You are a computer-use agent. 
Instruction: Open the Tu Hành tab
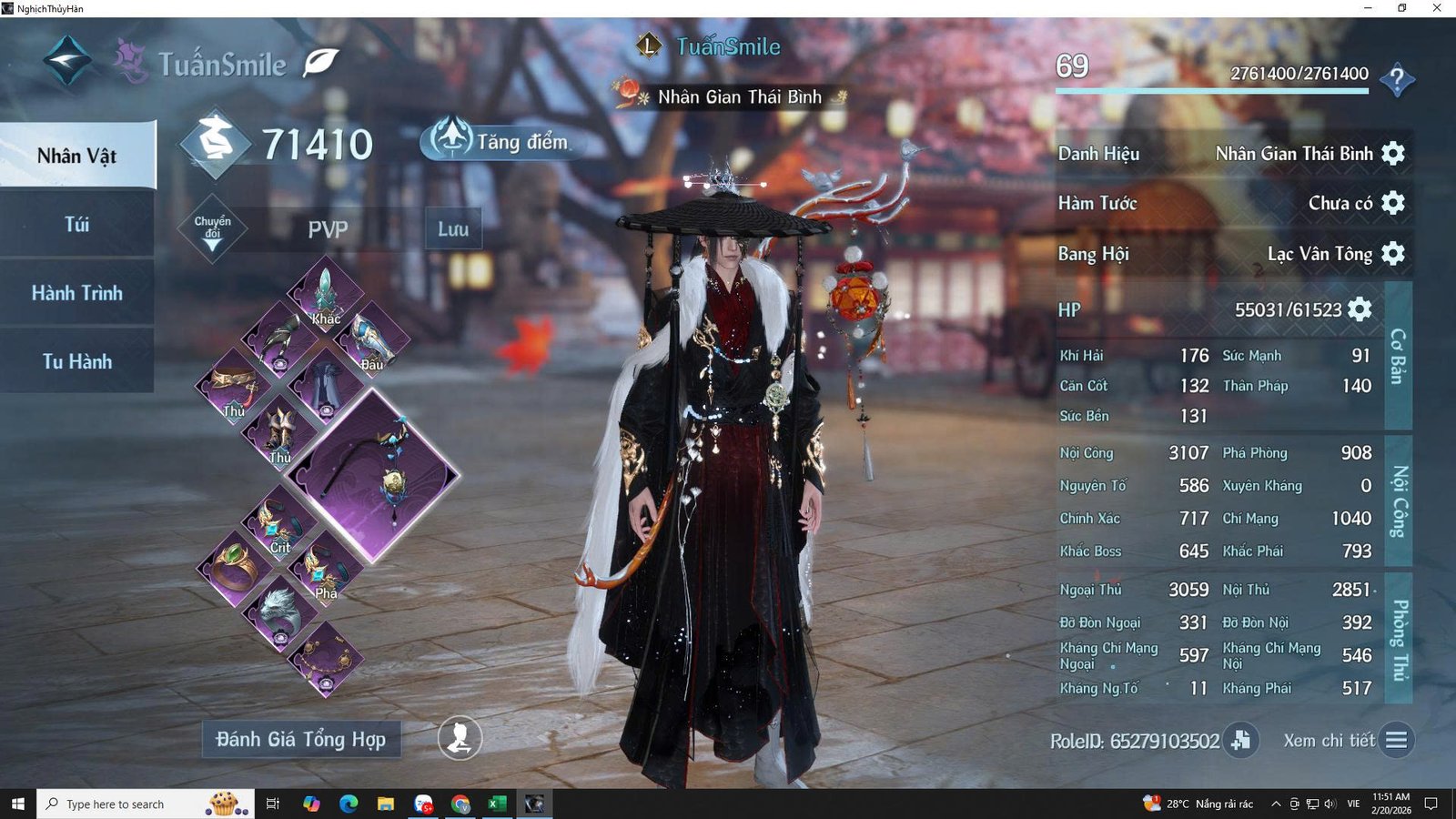click(x=77, y=361)
